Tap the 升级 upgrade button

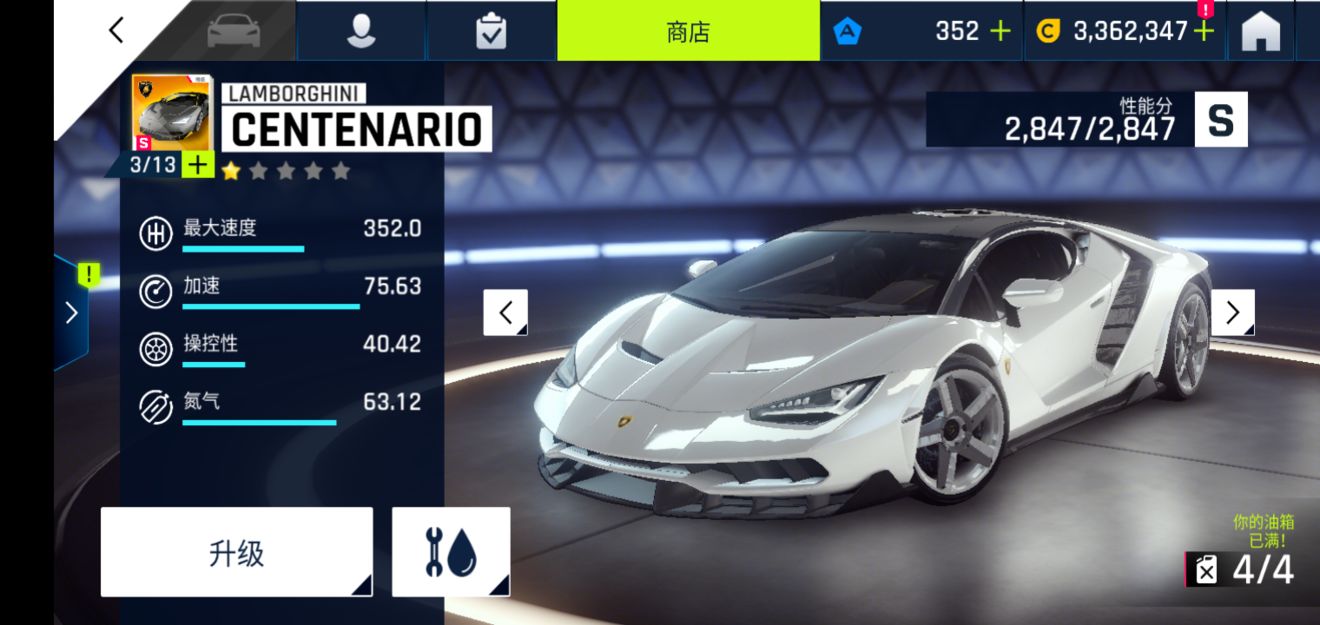tap(236, 552)
